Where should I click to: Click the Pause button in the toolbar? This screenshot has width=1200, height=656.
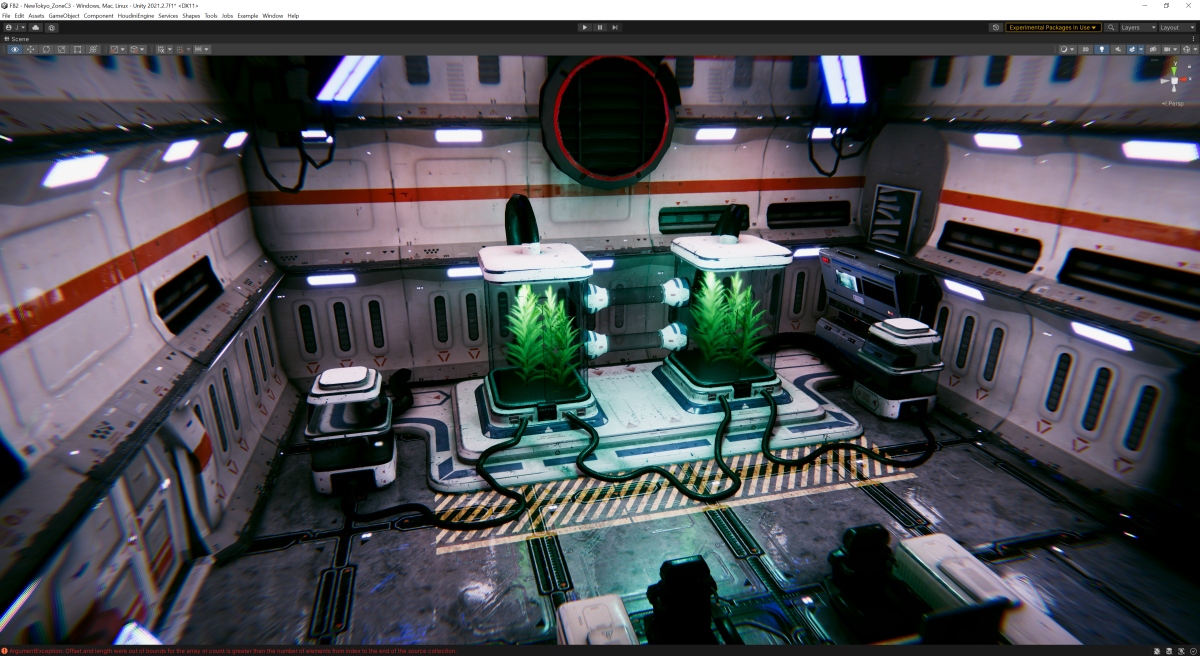(x=600, y=28)
